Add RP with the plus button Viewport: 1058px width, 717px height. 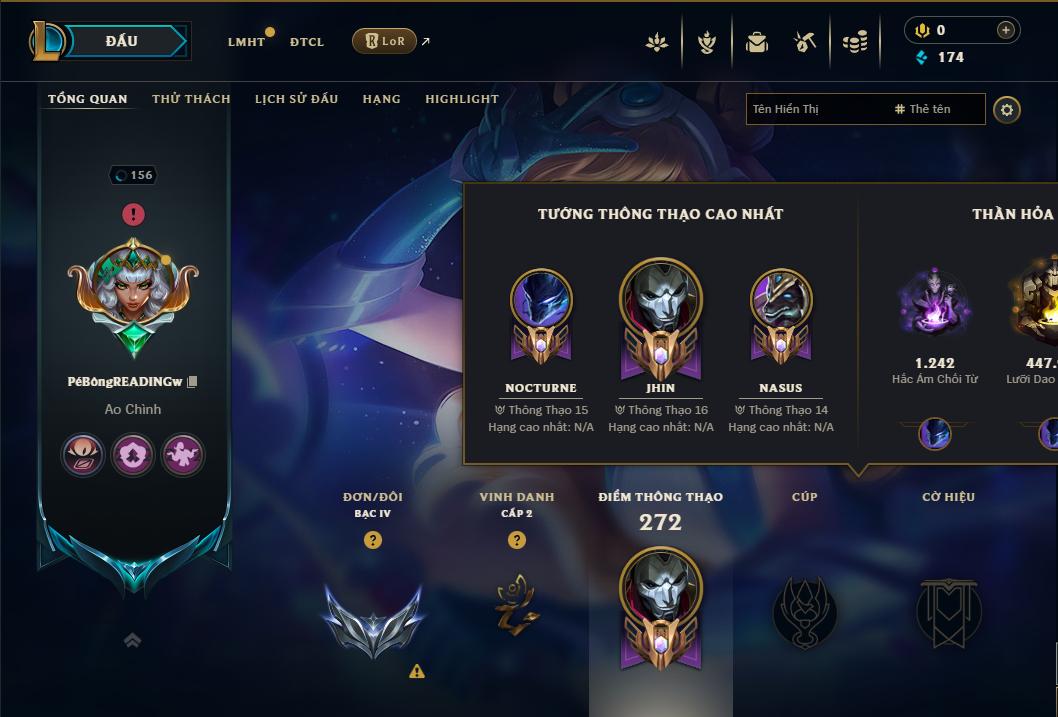[1005, 30]
